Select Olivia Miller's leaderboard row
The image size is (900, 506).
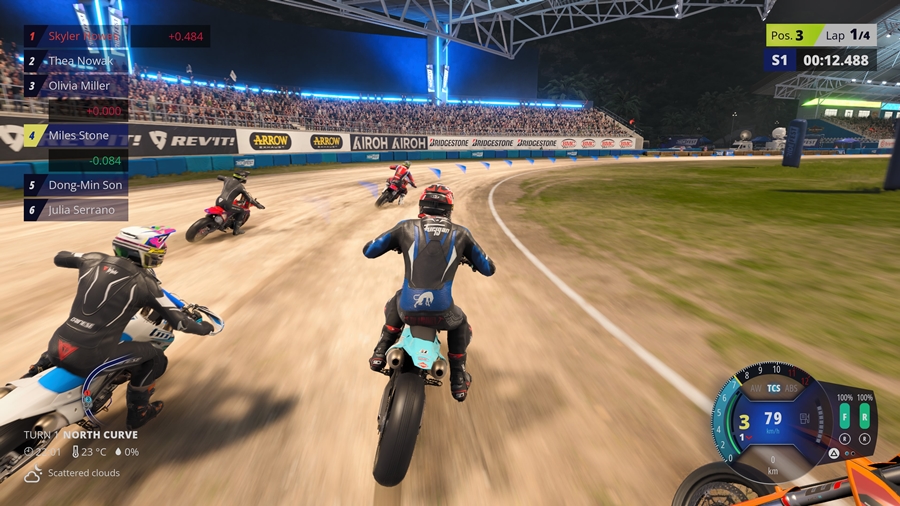point(79,86)
